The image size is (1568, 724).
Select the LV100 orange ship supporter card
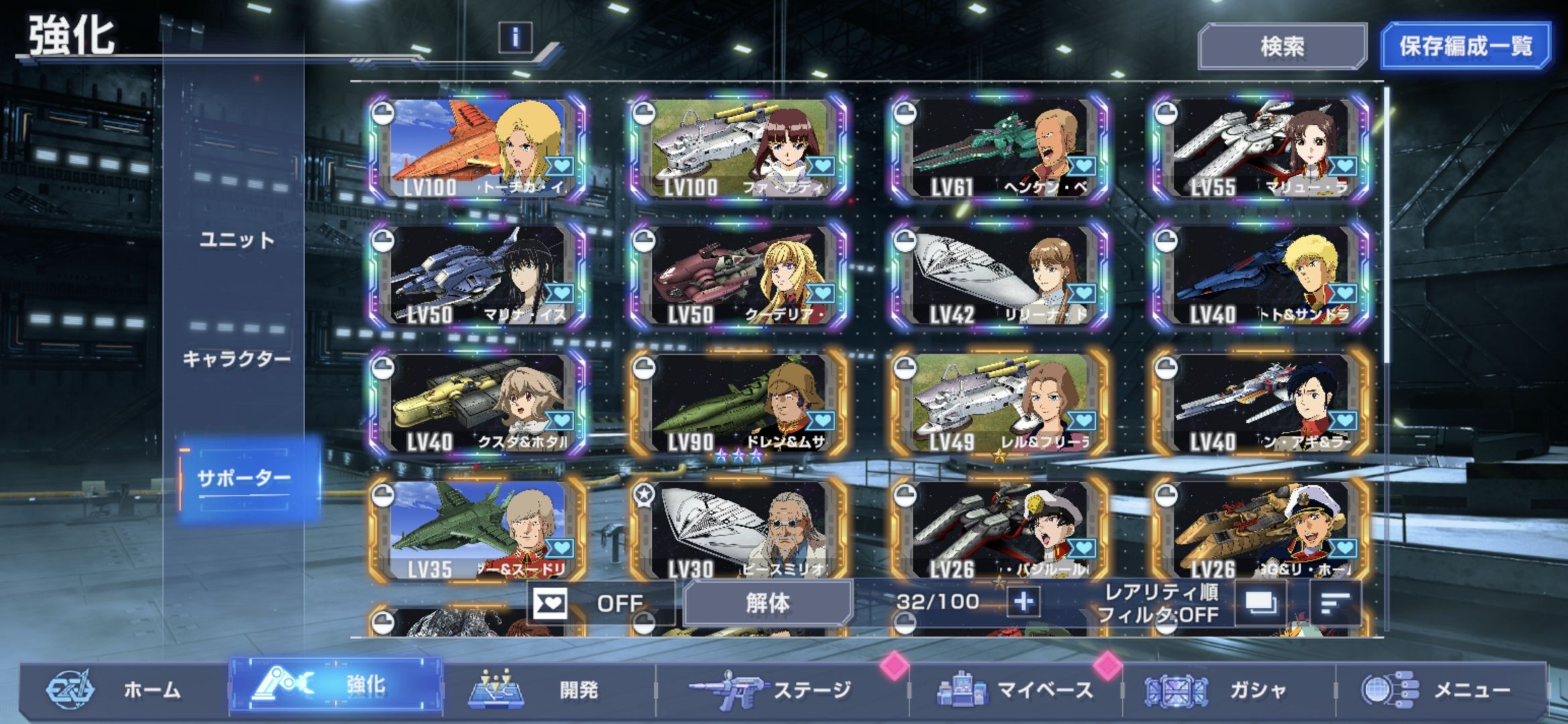pyautogui.click(x=478, y=149)
